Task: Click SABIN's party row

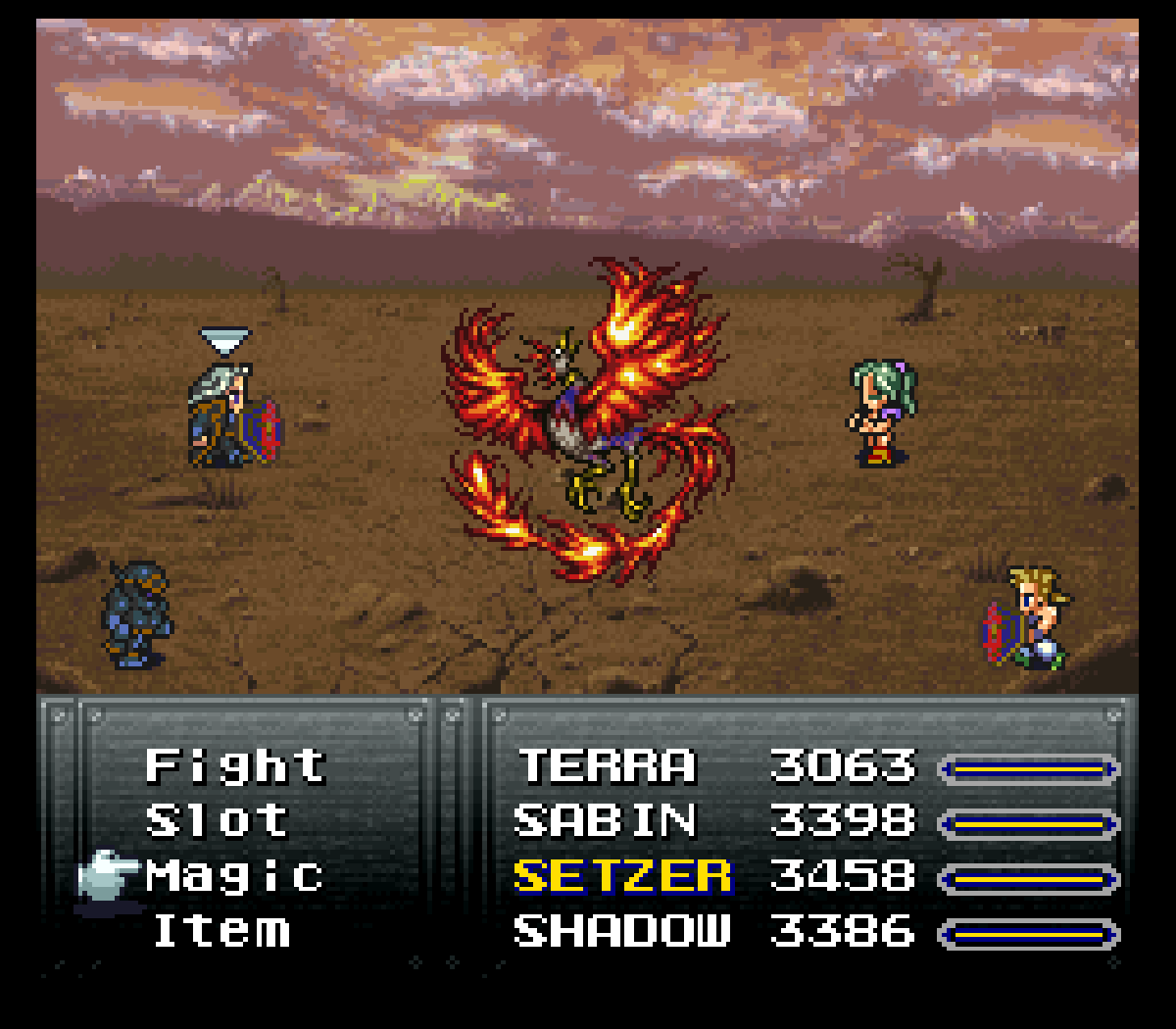Action: pos(605,821)
